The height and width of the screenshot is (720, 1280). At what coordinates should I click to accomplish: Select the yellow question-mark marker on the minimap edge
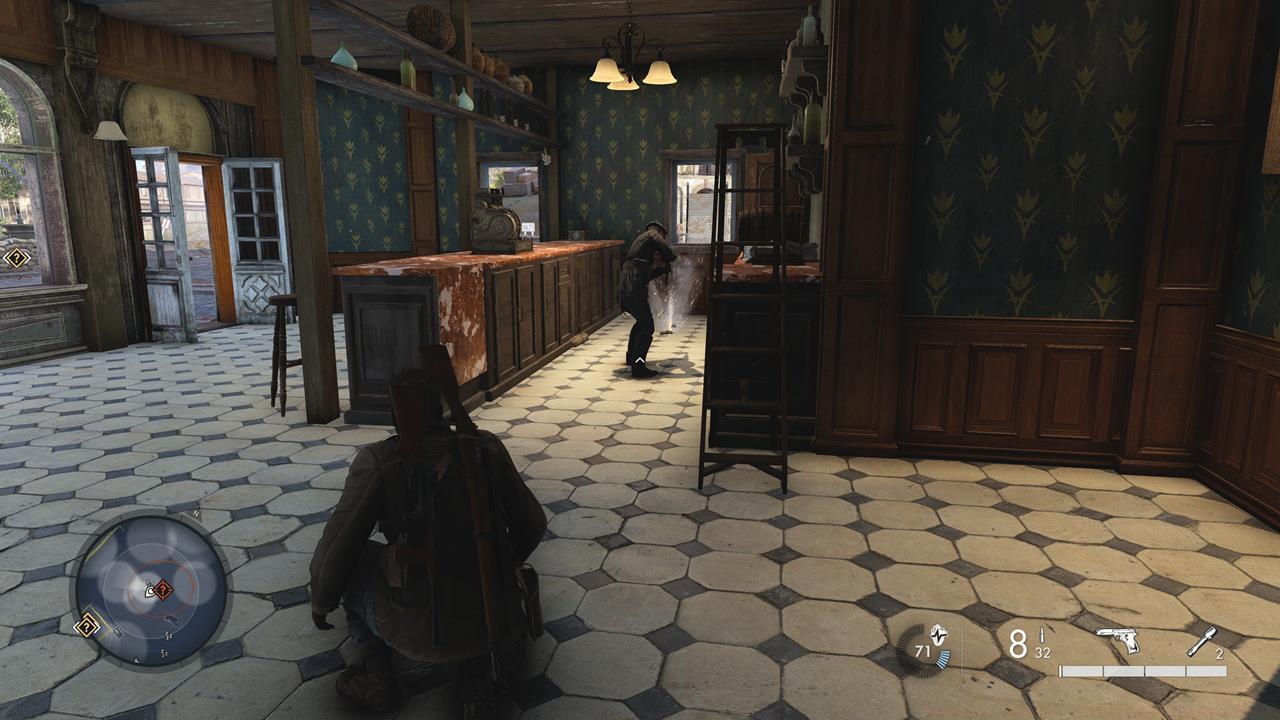click(86, 625)
